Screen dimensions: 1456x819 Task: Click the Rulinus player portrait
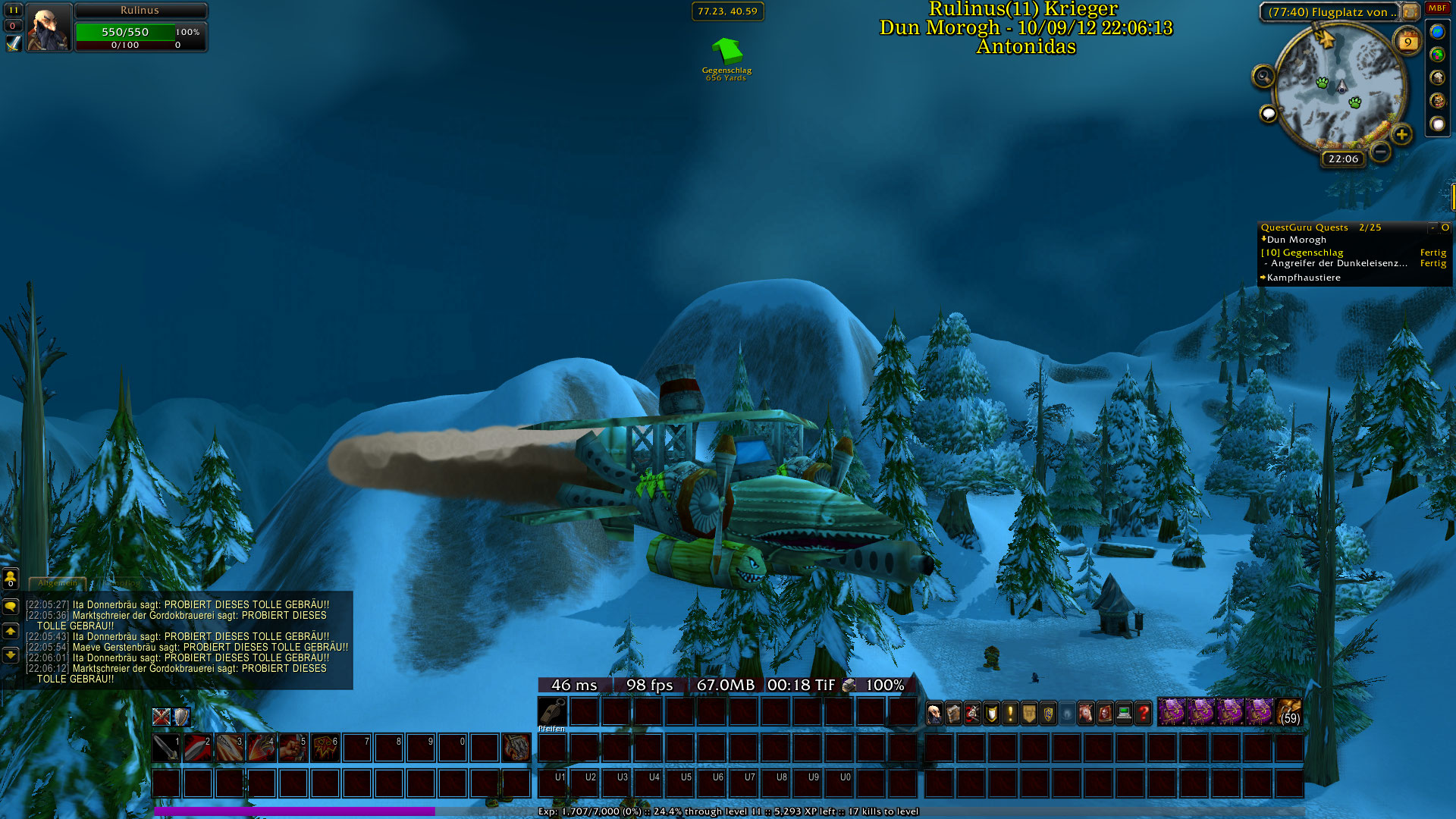49,27
